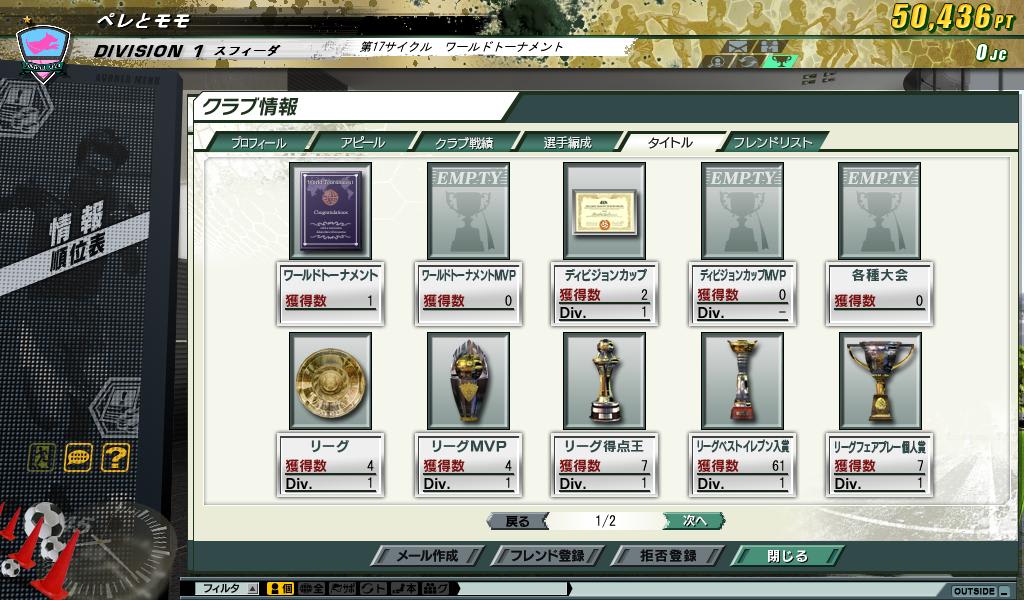Compose mail with メール作成 button
1024x600 pixels.
(x=427, y=556)
